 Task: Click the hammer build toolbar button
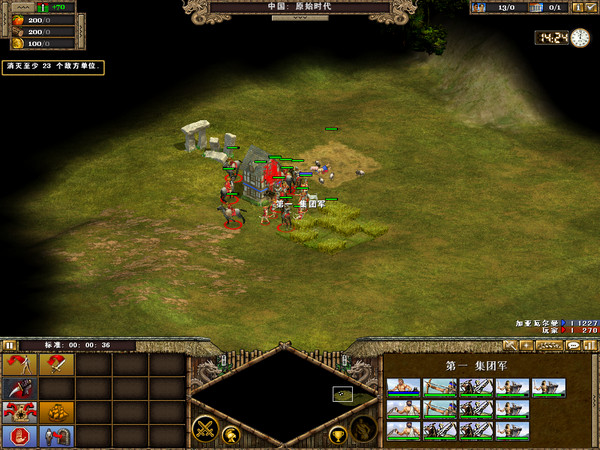[x=510, y=345]
